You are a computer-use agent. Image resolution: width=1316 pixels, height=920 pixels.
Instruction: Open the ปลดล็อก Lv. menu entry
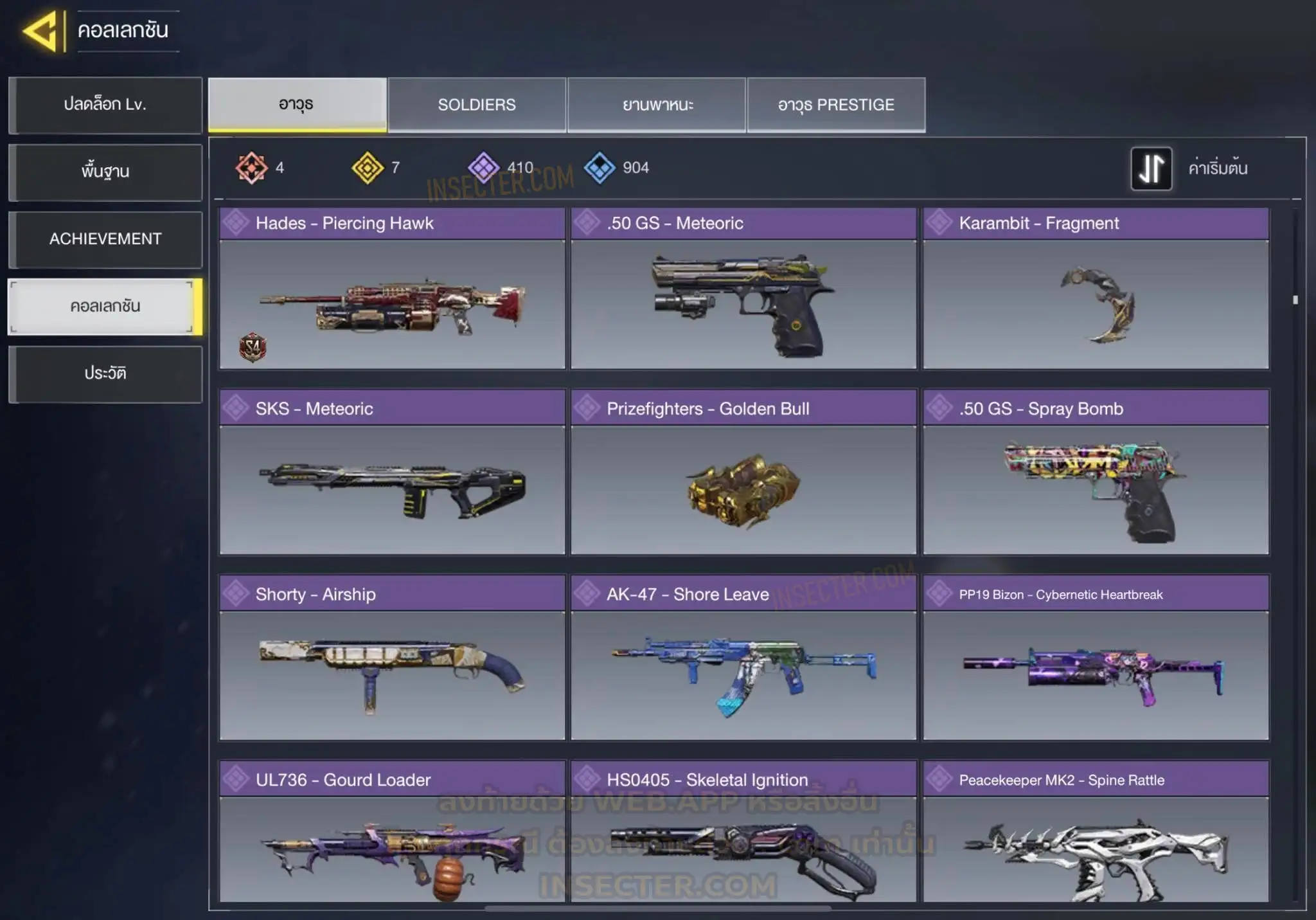tap(105, 105)
